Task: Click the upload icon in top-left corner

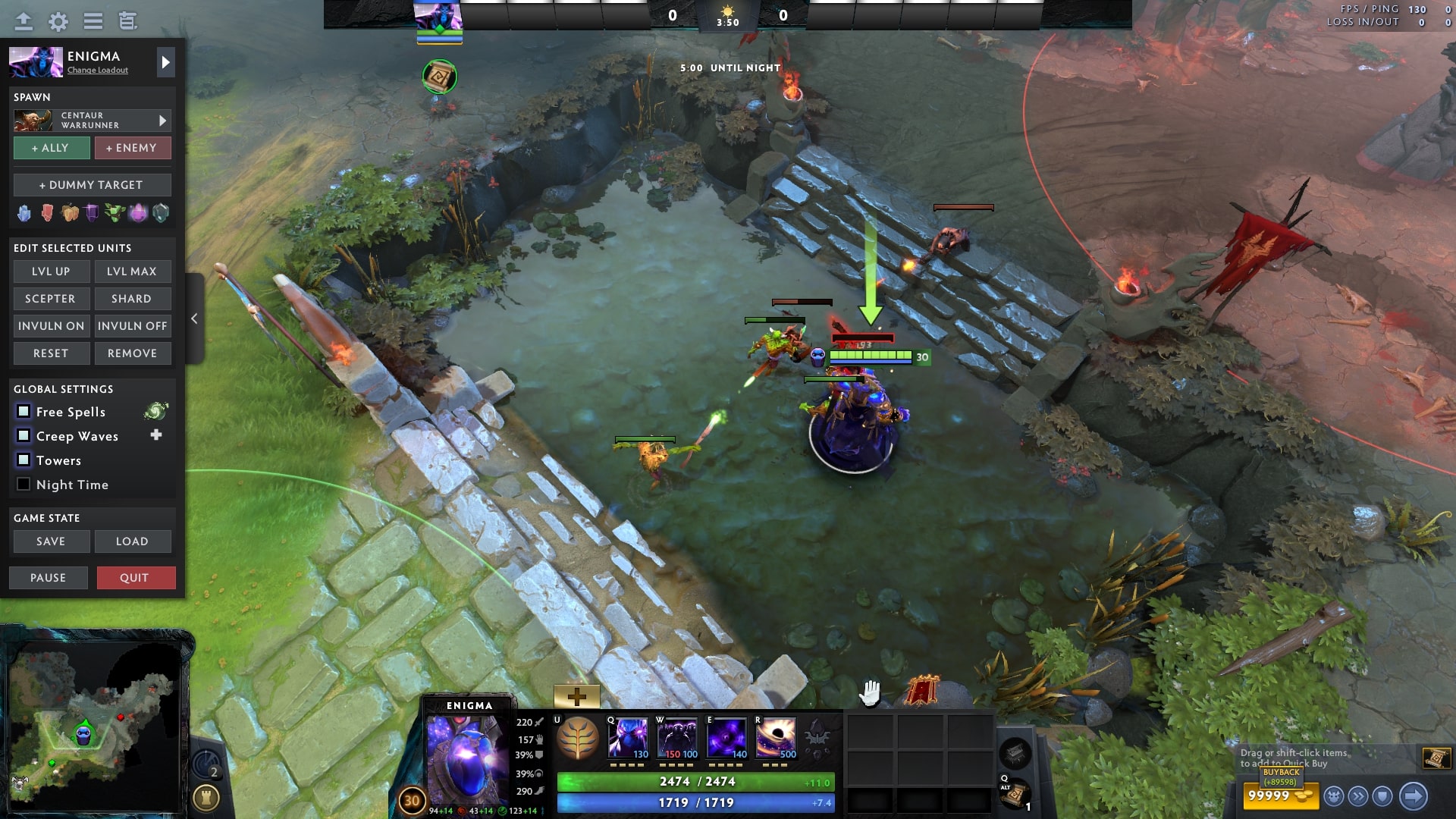Action: (x=23, y=21)
